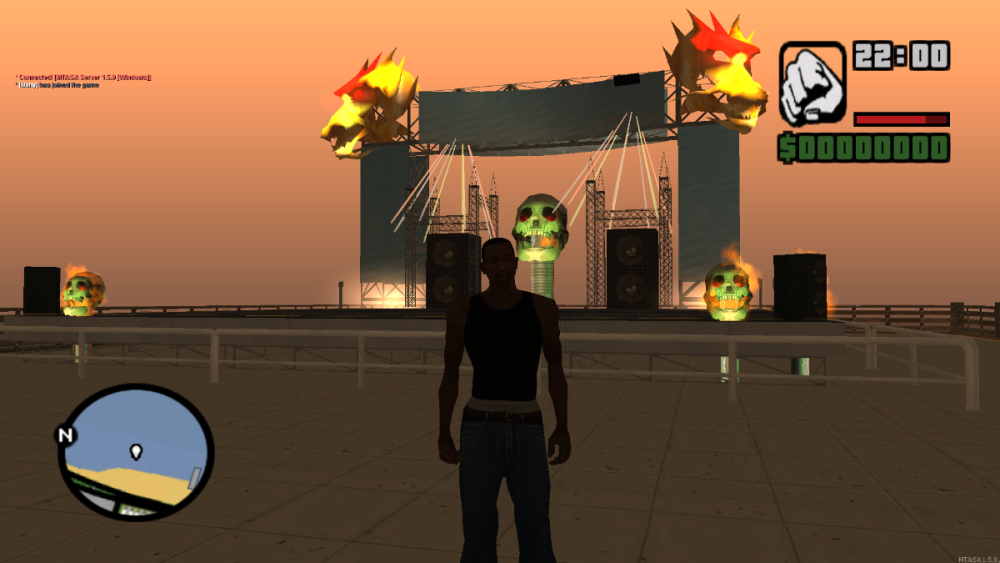
Task: Click the white player marker on radar
Action: point(135,450)
